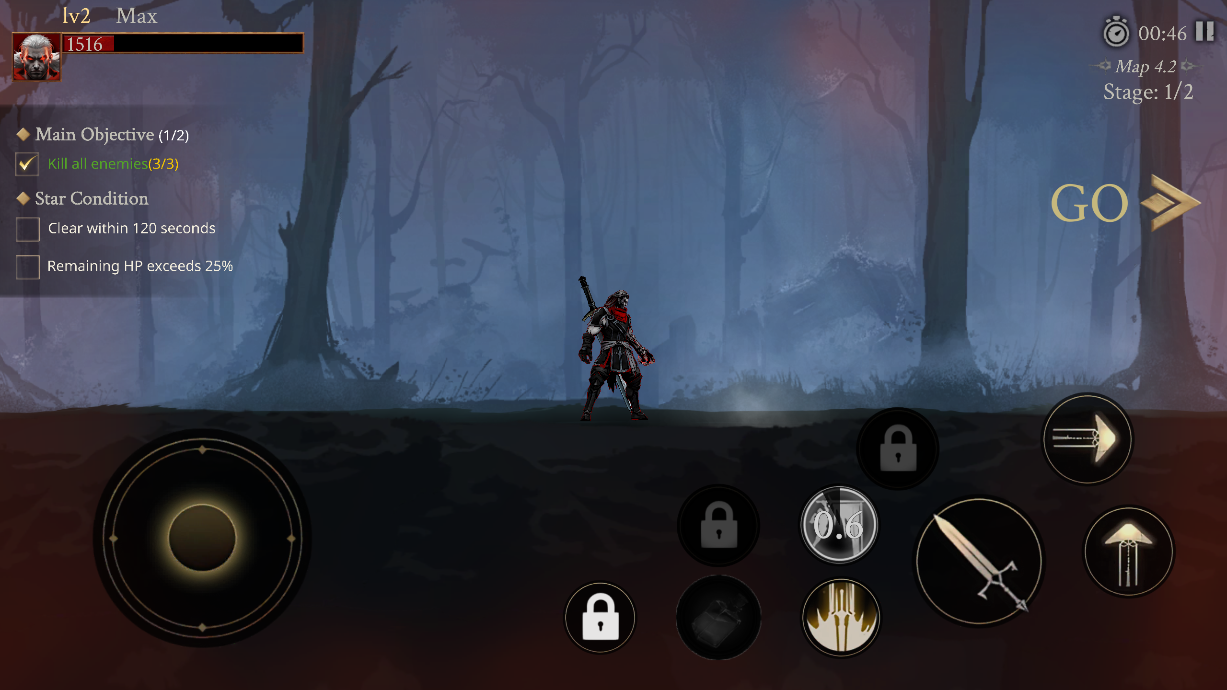The width and height of the screenshot is (1227, 690).
Task: Attack with the sword button
Action: click(x=979, y=561)
